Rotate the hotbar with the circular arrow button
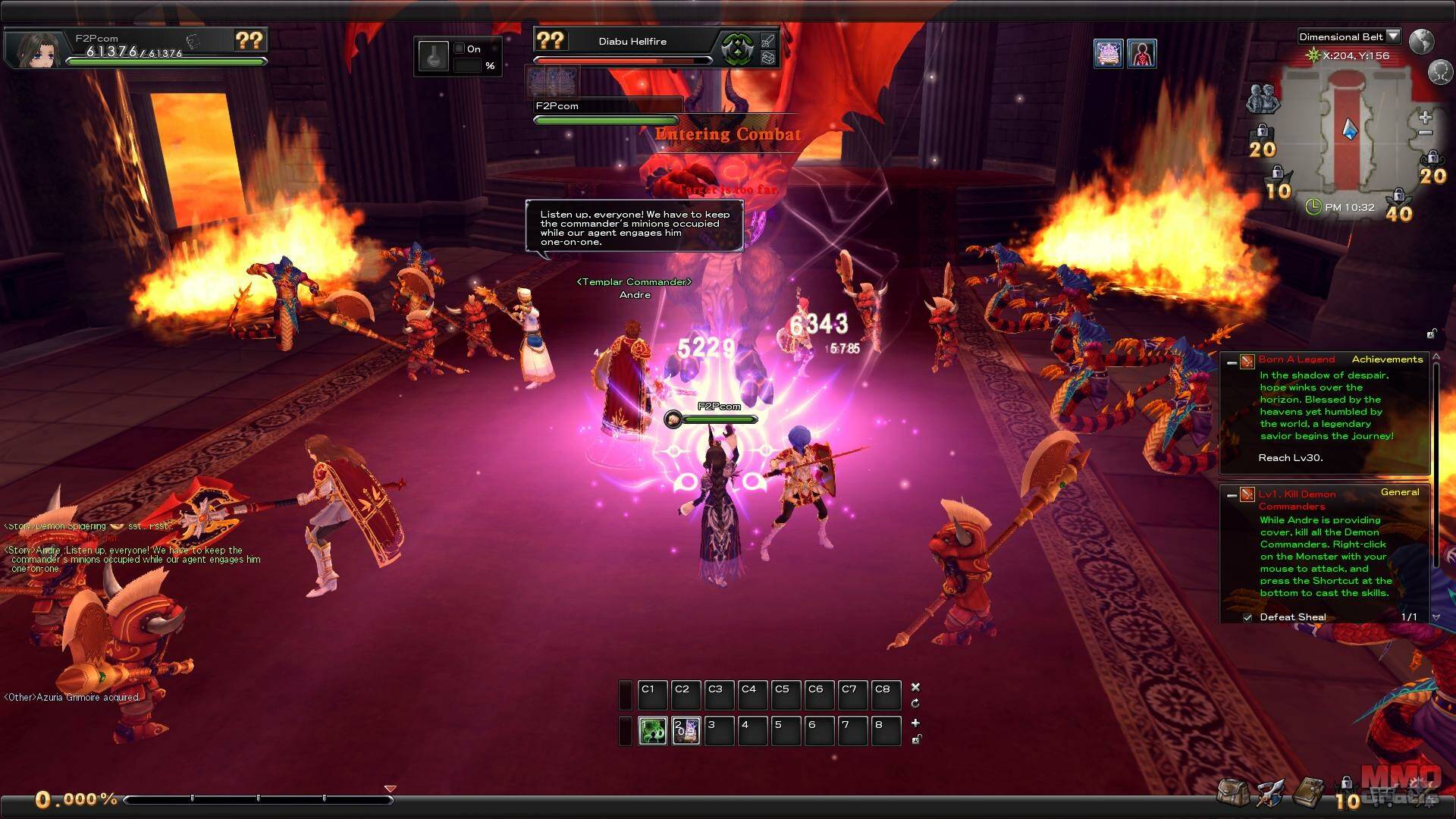 (915, 703)
